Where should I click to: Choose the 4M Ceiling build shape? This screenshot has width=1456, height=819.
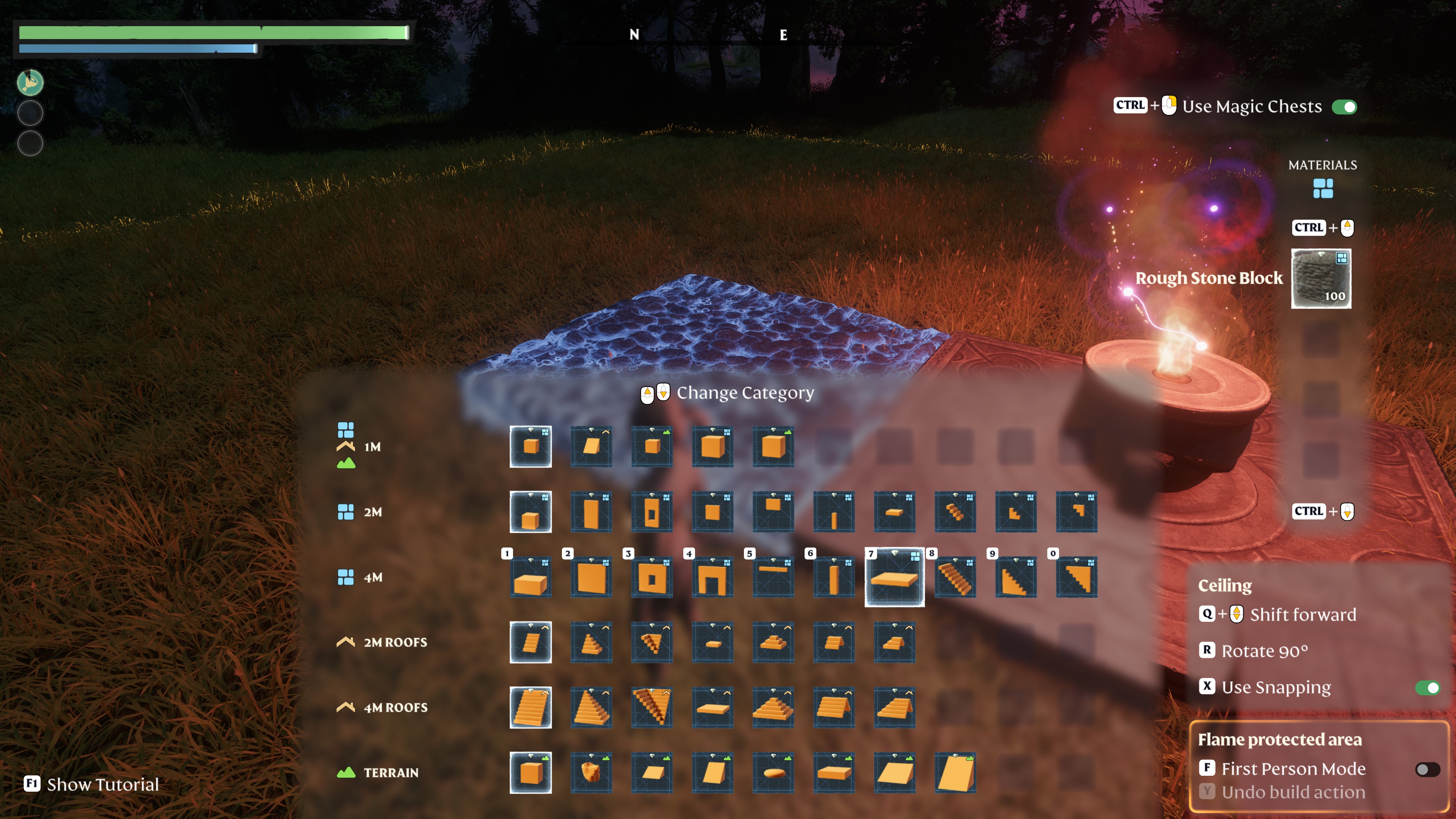[x=894, y=577]
